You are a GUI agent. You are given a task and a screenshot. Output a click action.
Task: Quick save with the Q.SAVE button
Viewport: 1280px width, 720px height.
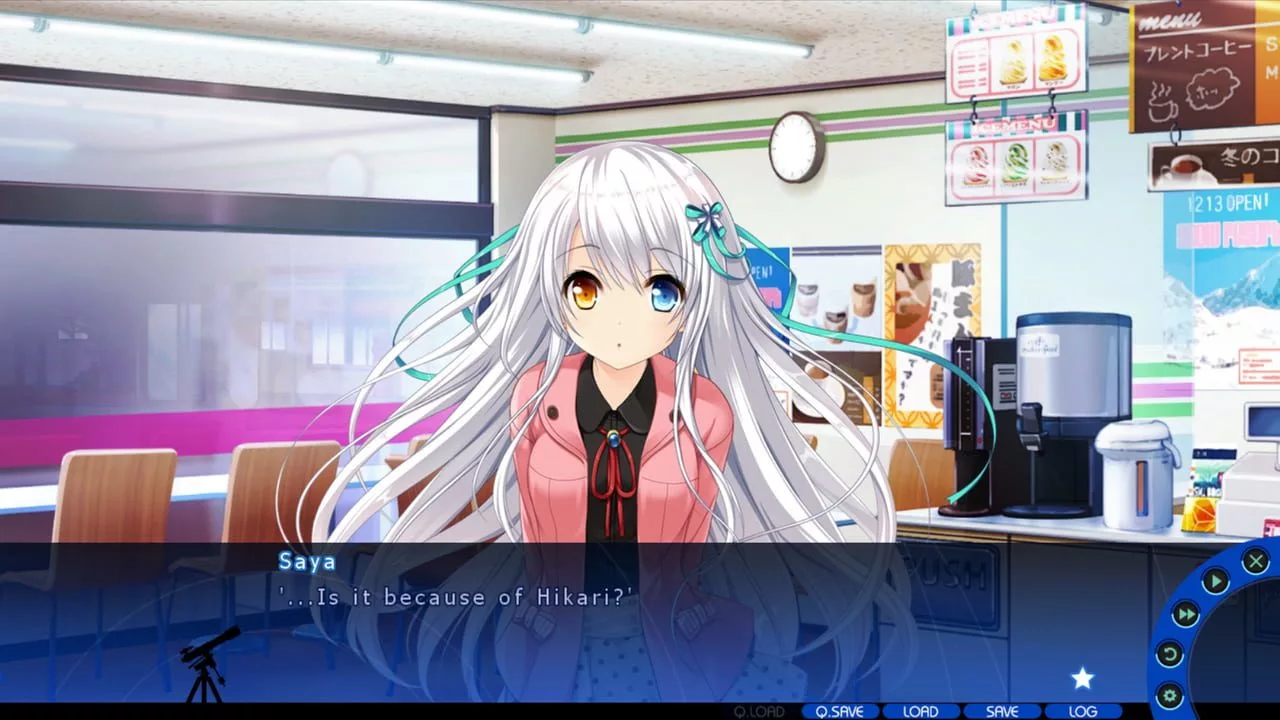[840, 711]
